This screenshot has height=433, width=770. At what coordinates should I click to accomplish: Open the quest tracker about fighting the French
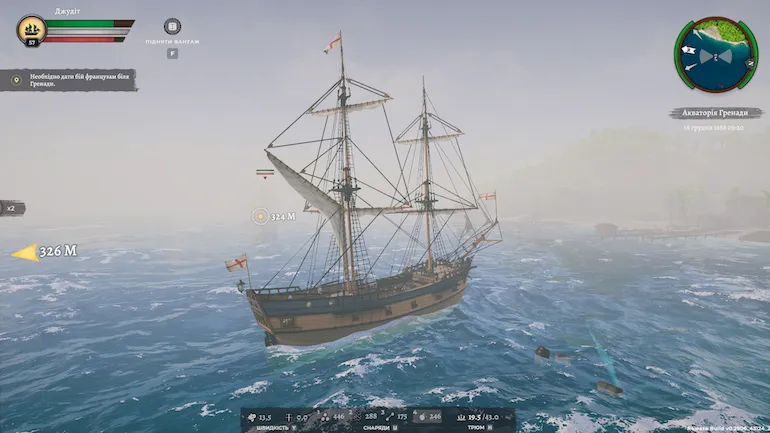[x=68, y=80]
